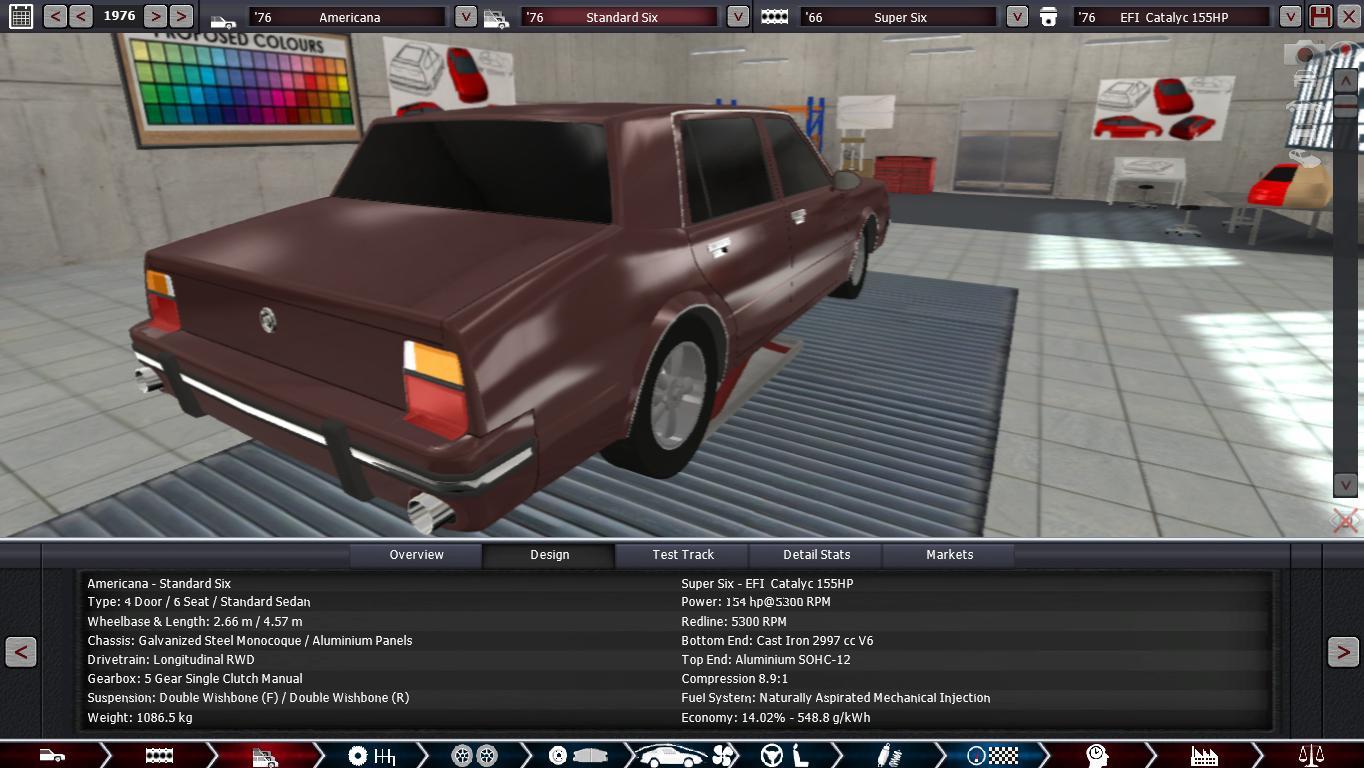Select the Design tab

pyautogui.click(x=549, y=555)
